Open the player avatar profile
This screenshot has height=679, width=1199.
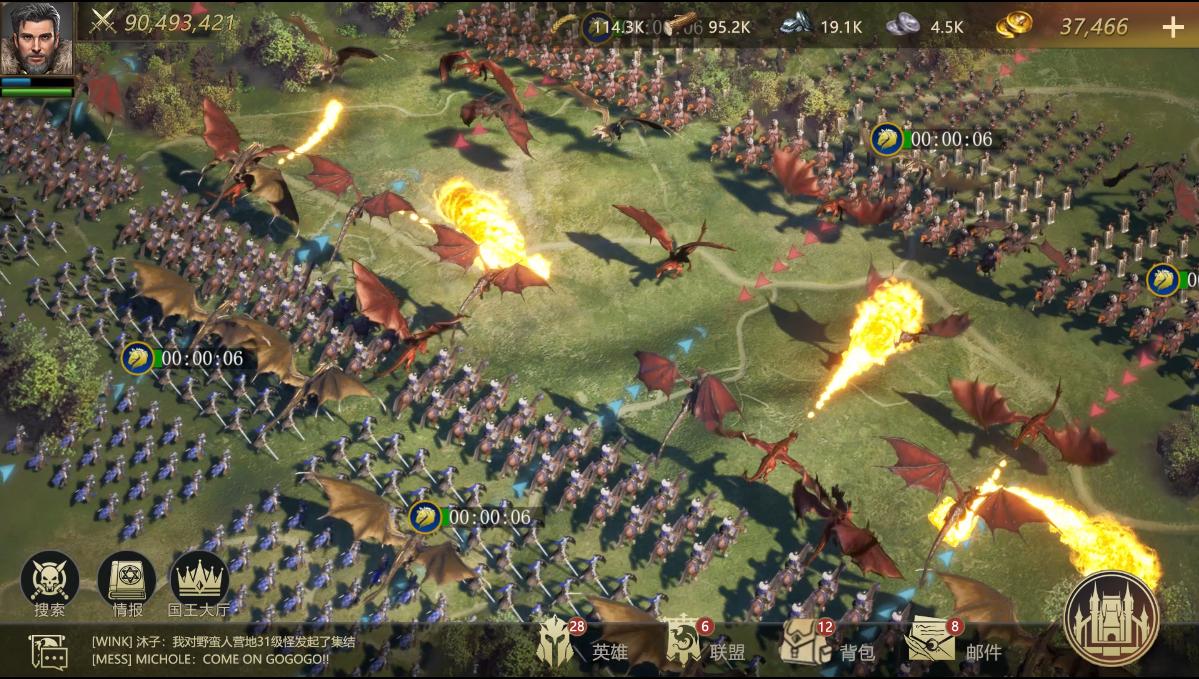37,39
